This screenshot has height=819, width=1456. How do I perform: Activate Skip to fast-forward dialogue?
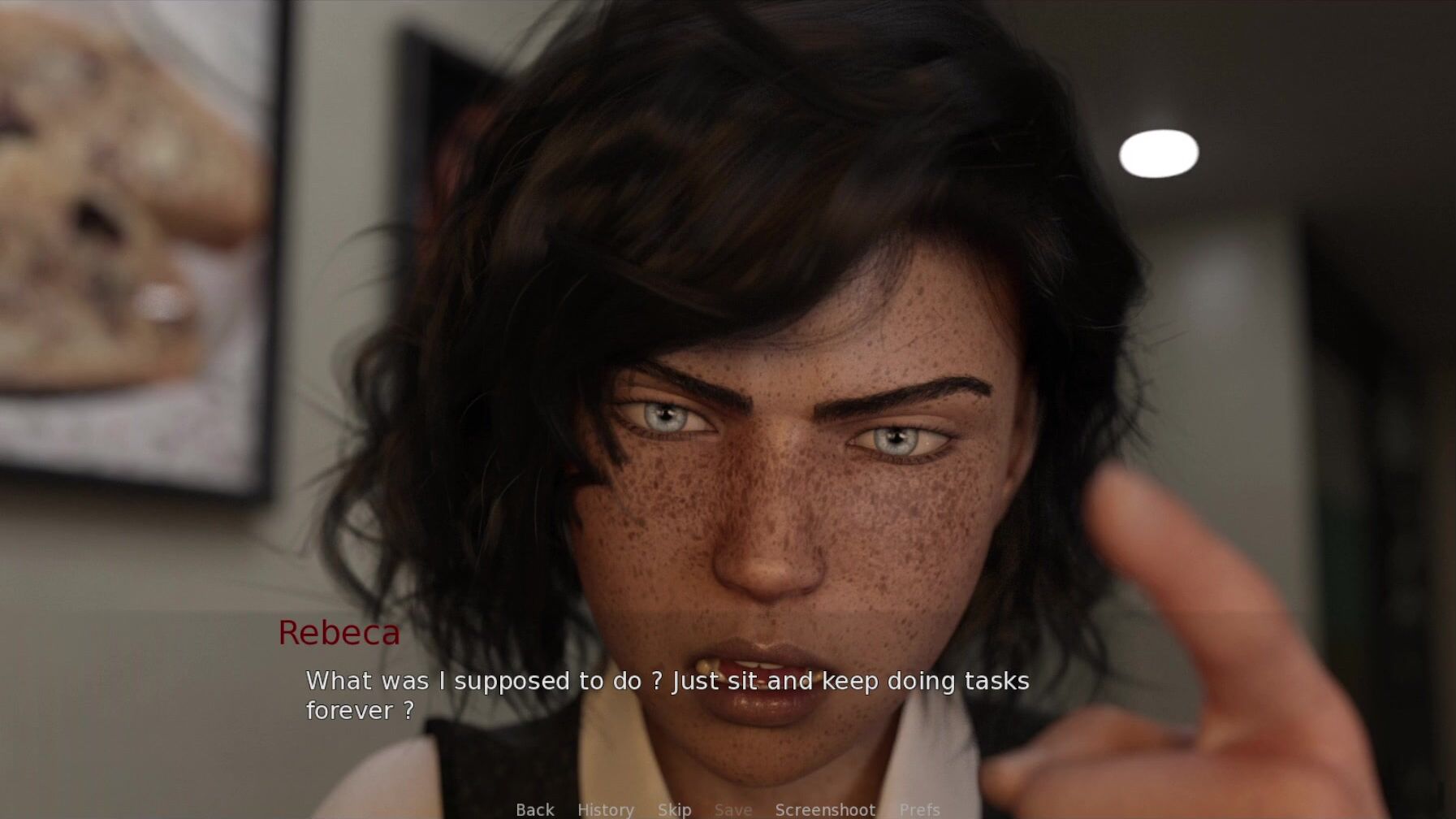[x=675, y=809]
